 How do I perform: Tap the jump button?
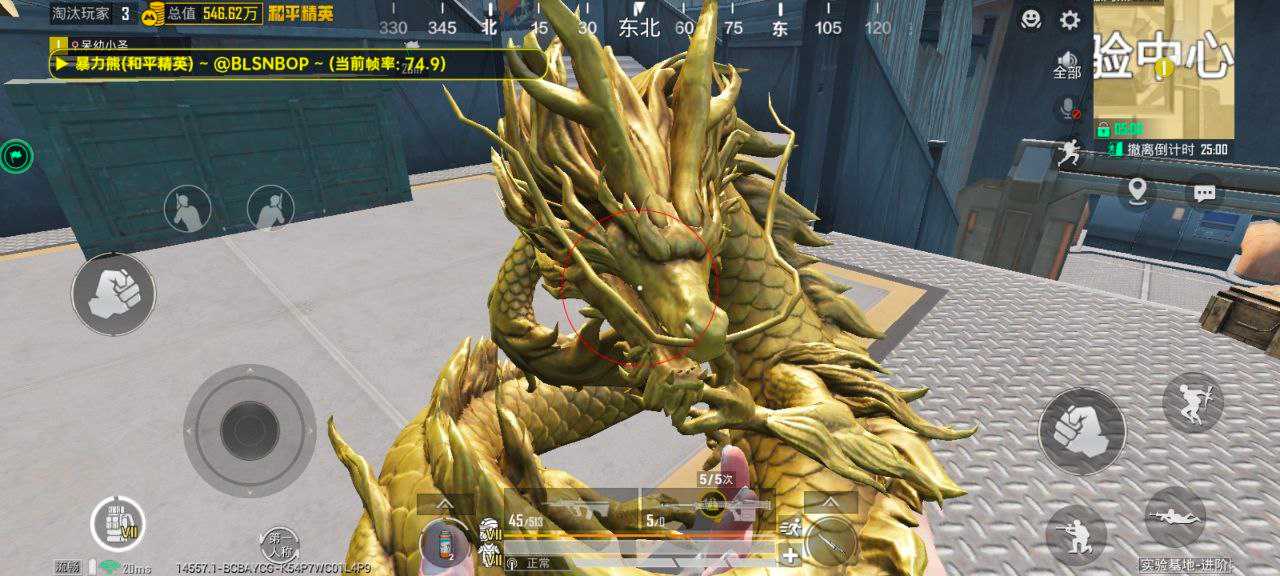(x=1193, y=402)
